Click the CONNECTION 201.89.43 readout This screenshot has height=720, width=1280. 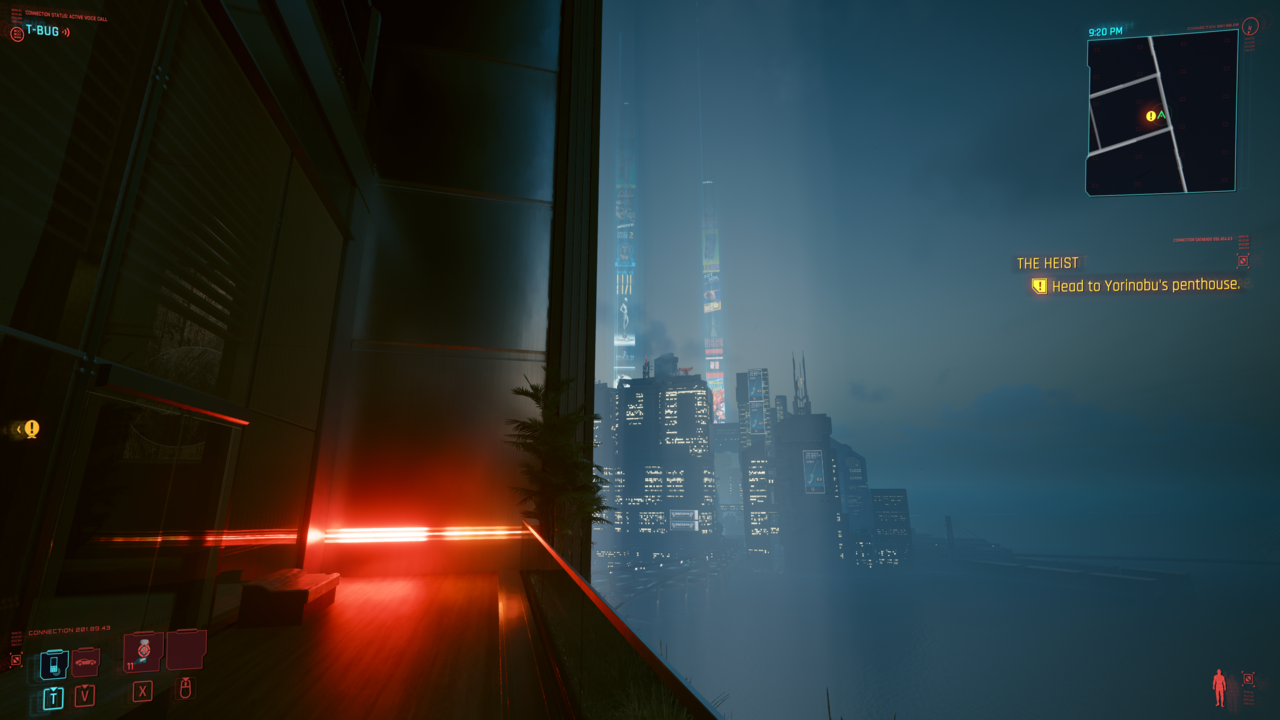tap(69, 630)
